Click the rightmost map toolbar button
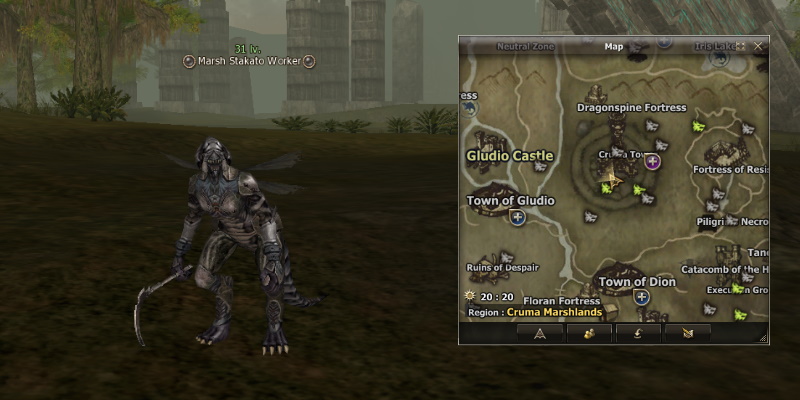Image resolution: width=800 pixels, height=400 pixels. [688, 333]
